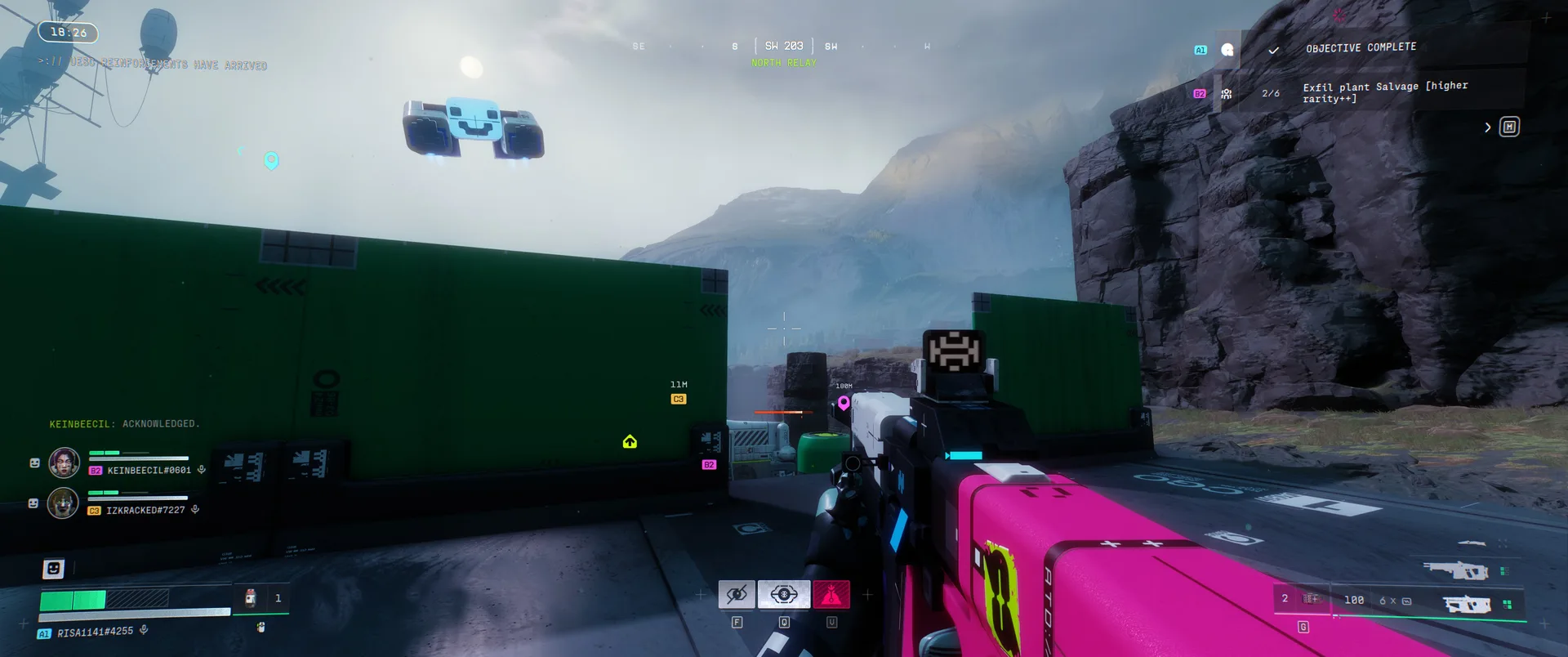
Task: Select the equipped primary weapon slot
Action: pos(1467,605)
